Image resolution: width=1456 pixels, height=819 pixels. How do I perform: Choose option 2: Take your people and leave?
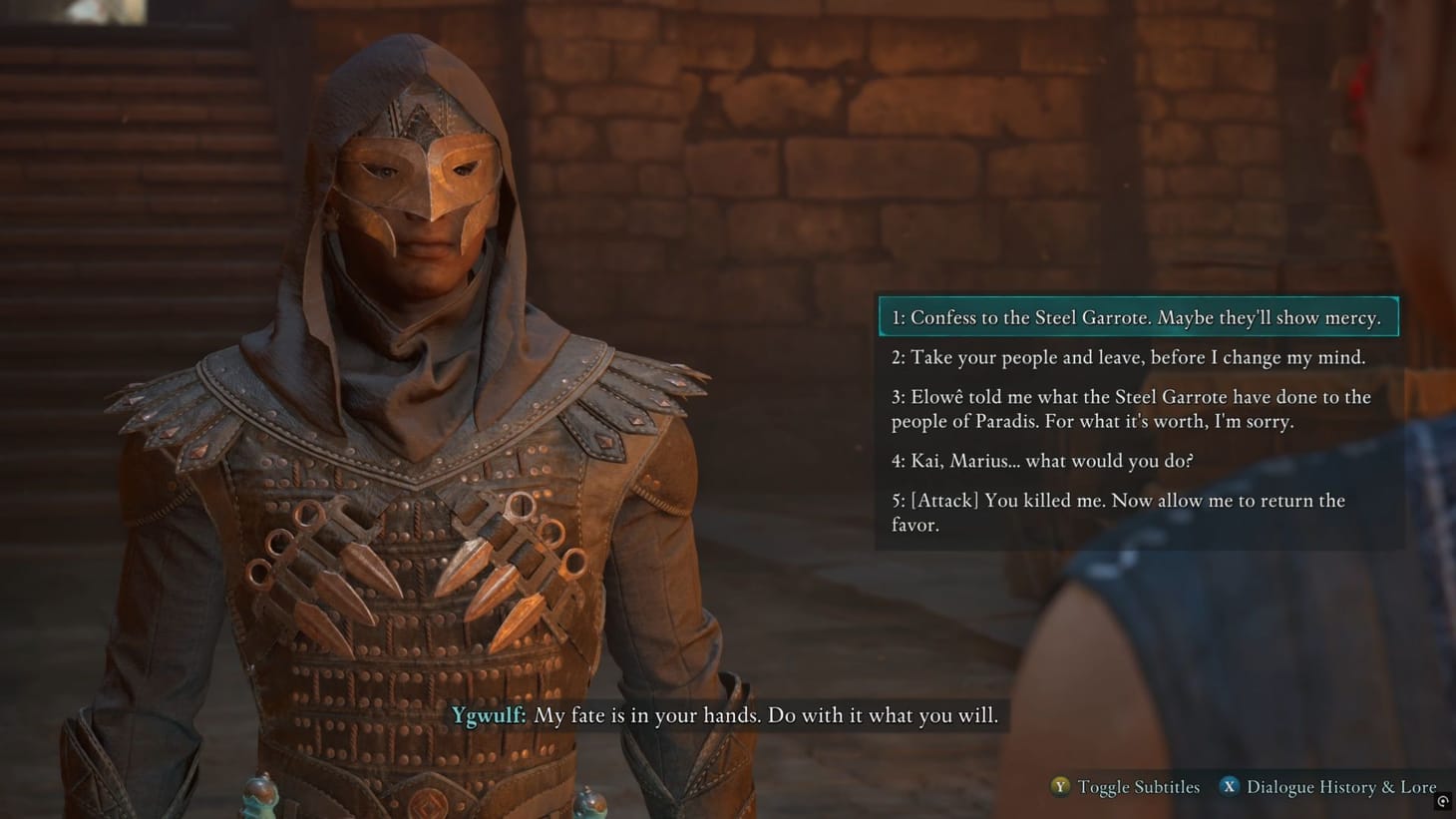click(x=1128, y=357)
